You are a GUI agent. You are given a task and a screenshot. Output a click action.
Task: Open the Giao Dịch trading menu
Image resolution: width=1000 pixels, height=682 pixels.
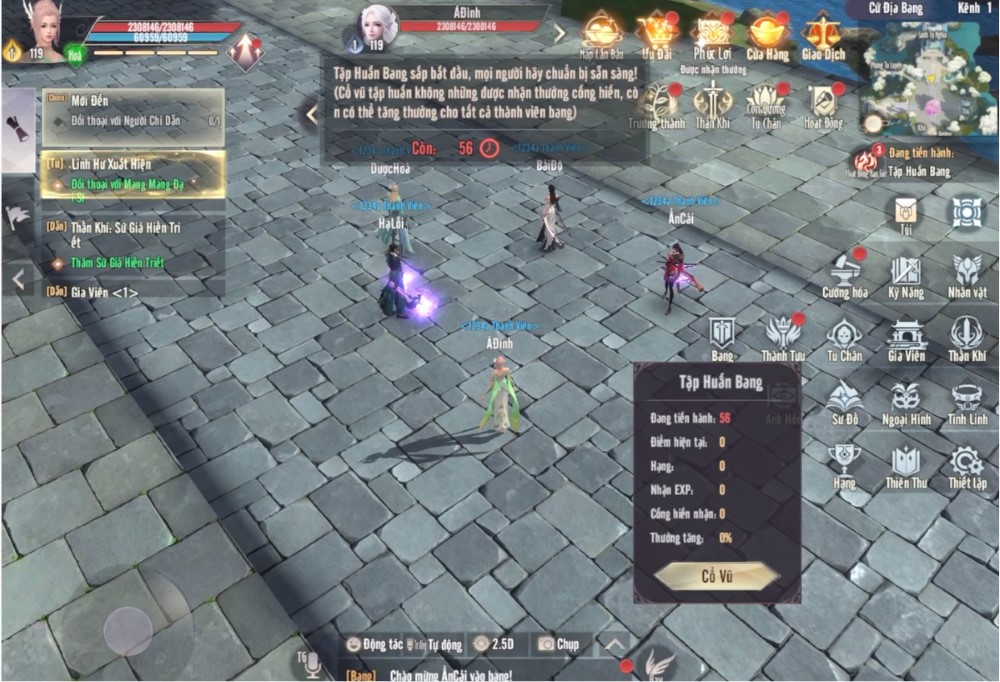click(x=824, y=34)
